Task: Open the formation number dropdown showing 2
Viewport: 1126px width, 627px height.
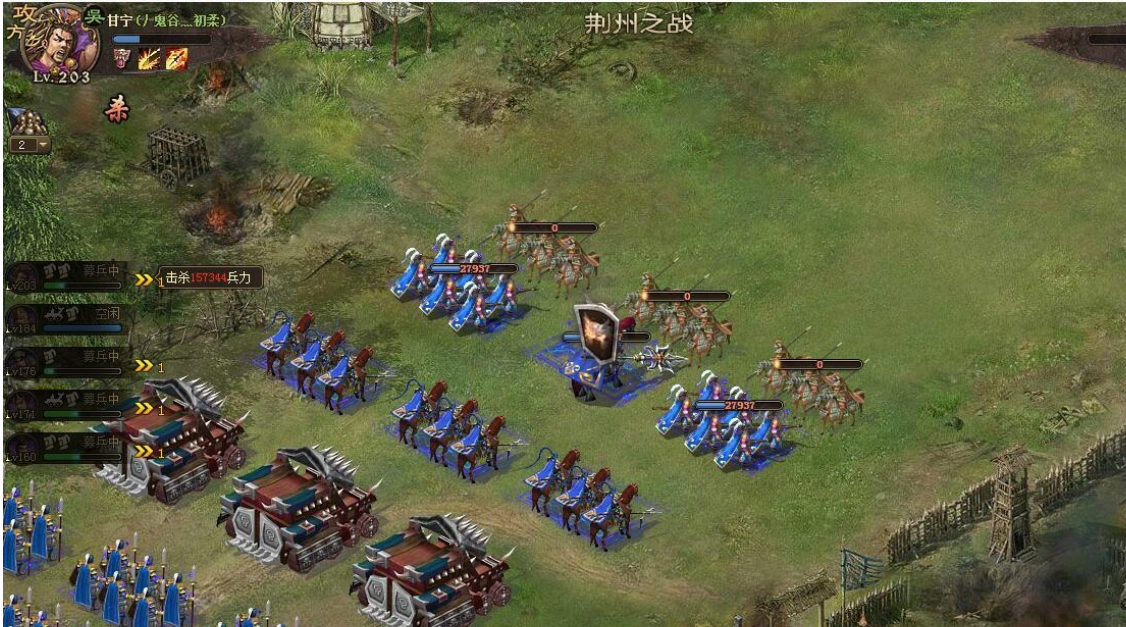Action: tap(30, 145)
